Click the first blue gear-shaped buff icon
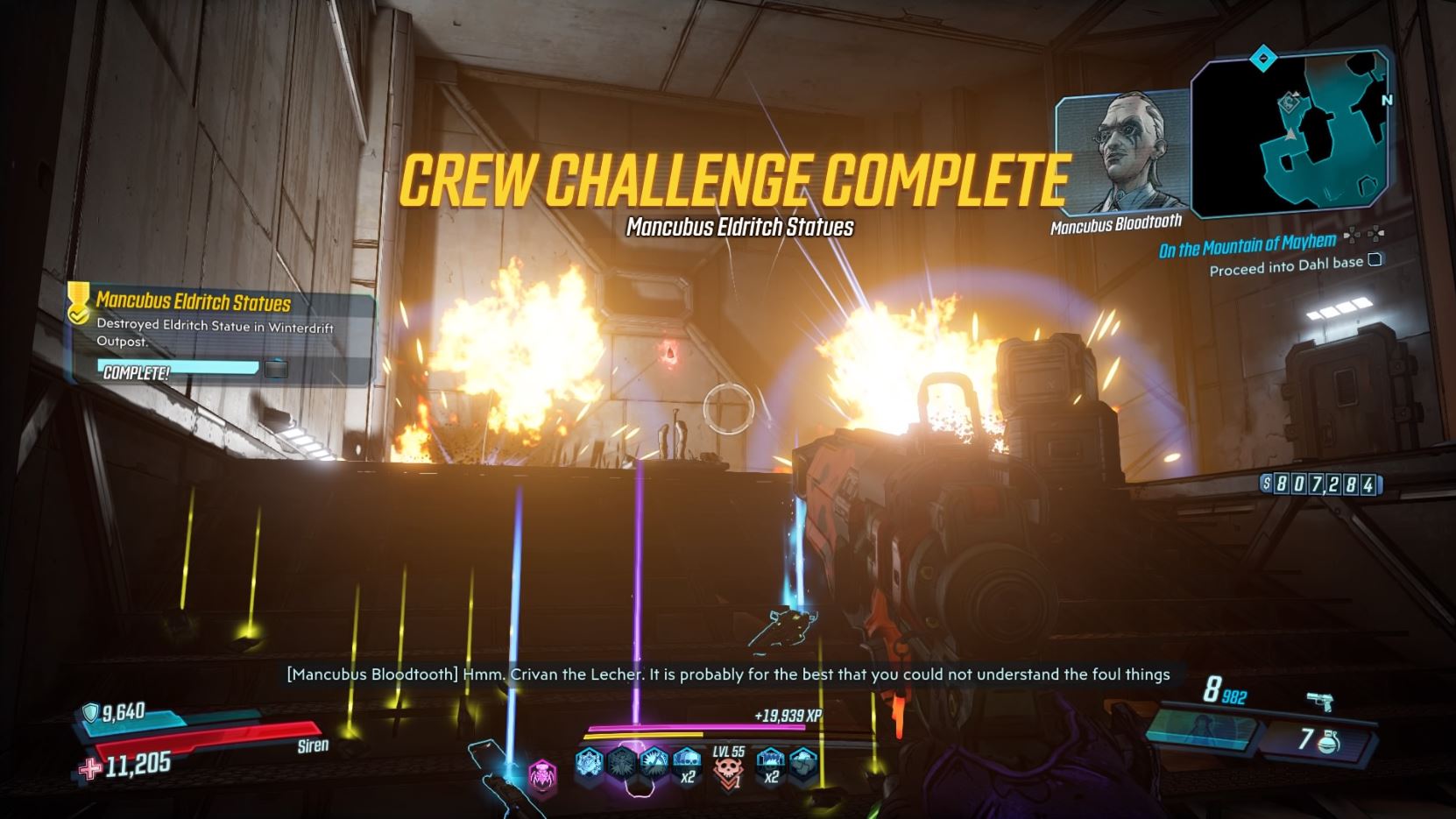The image size is (1456, 819). [590, 762]
